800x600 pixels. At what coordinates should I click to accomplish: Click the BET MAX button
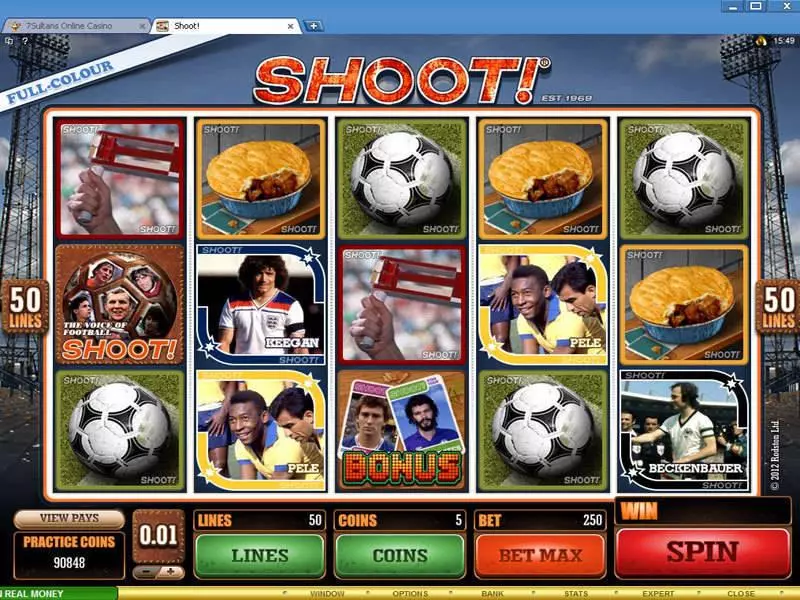coord(540,555)
